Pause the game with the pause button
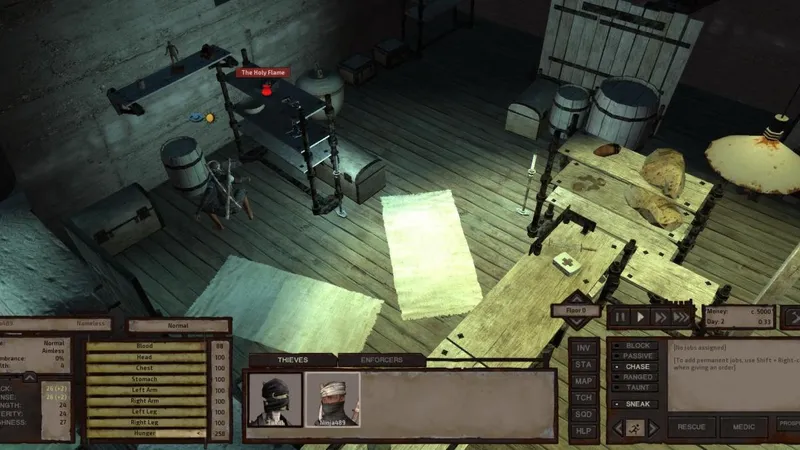 point(620,317)
